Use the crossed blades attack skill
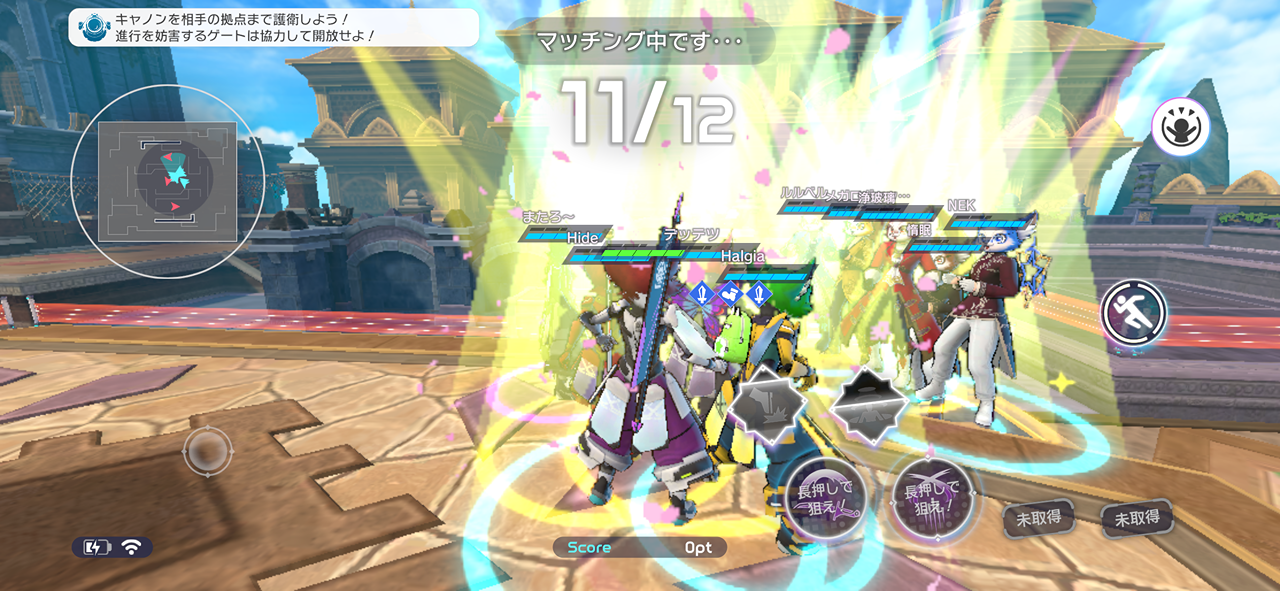This screenshot has height=591, width=1280. [931, 497]
